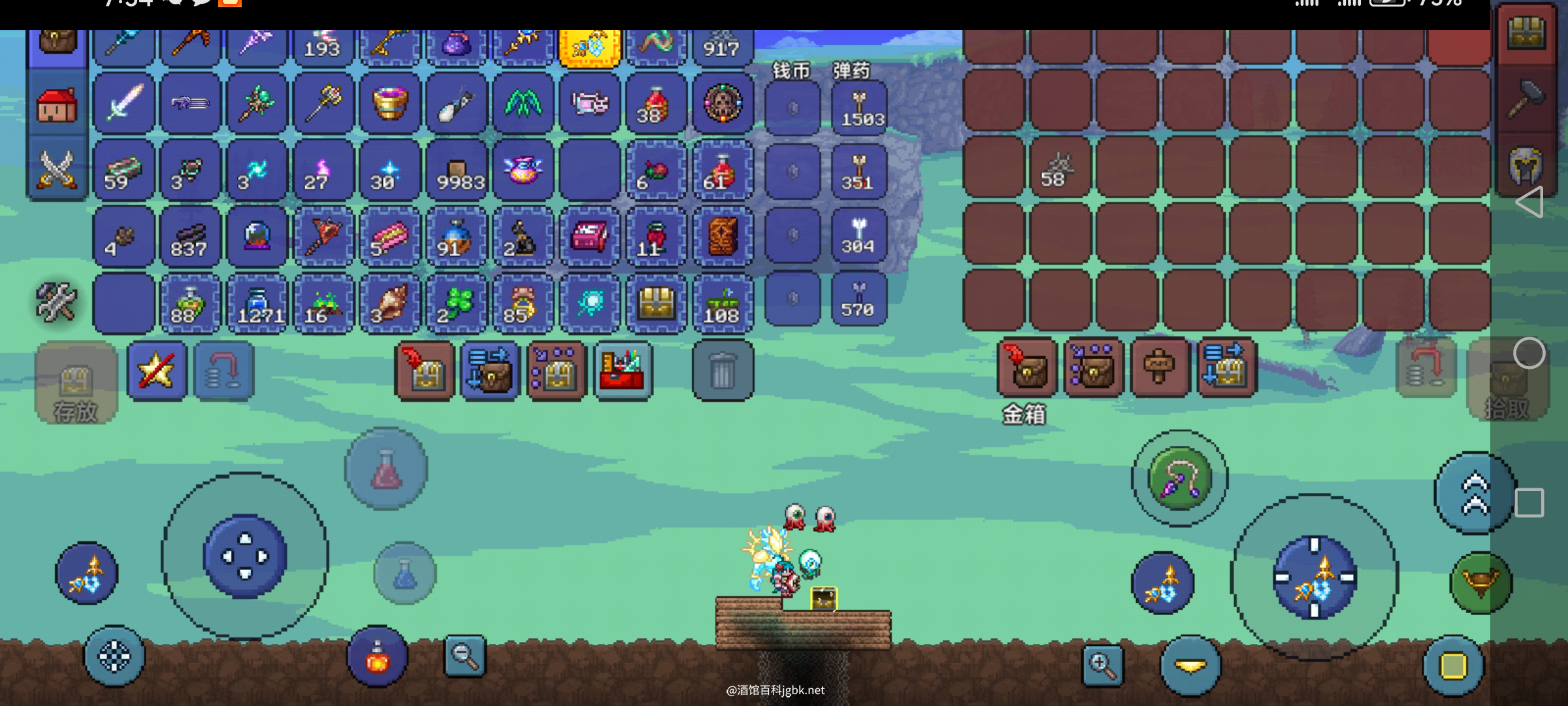Toggle the crossed-out favorite star button
The width and height of the screenshot is (1568, 706).
pos(157,371)
